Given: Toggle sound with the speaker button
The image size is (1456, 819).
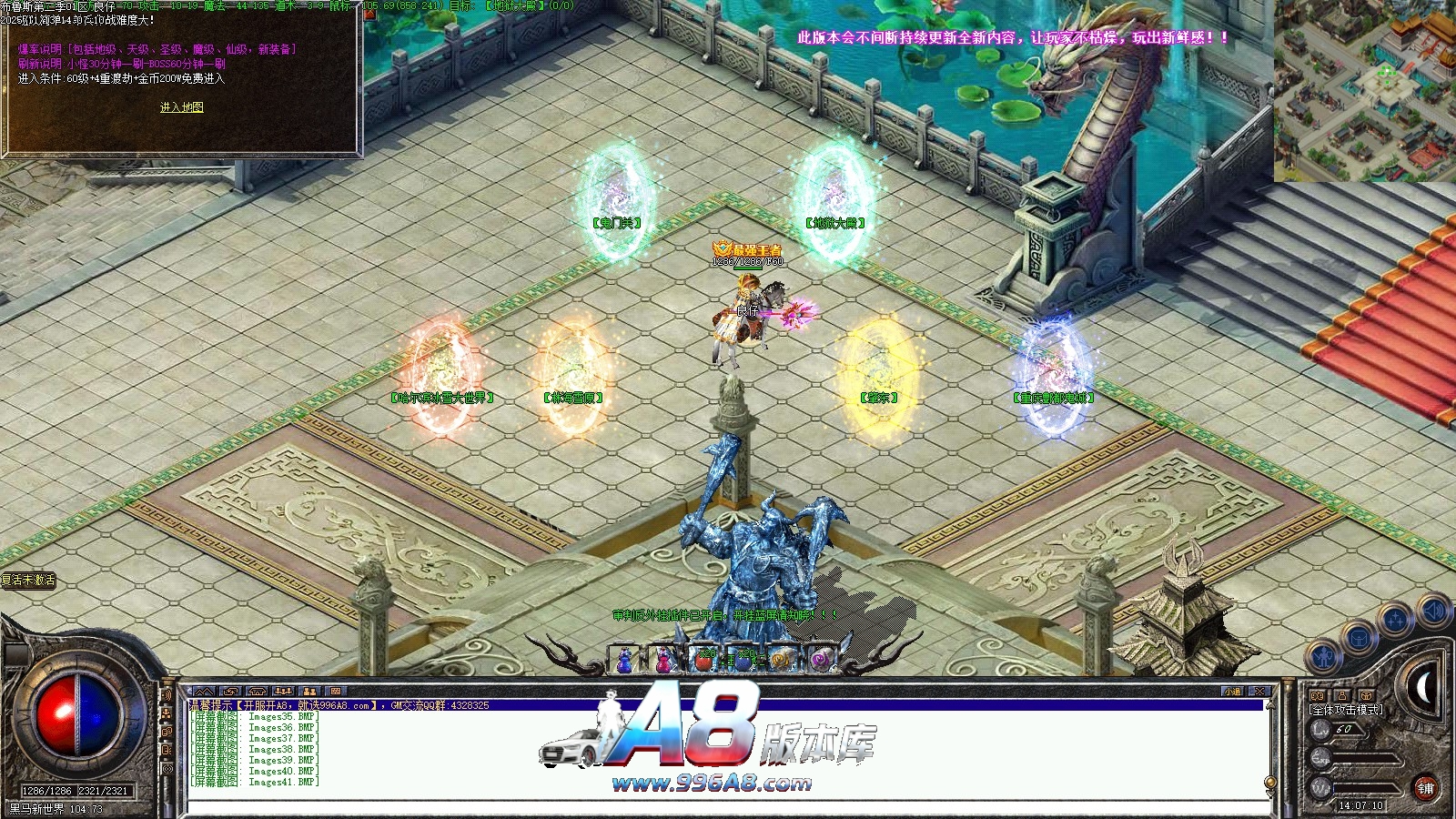Looking at the screenshot, I should coord(1432,611).
